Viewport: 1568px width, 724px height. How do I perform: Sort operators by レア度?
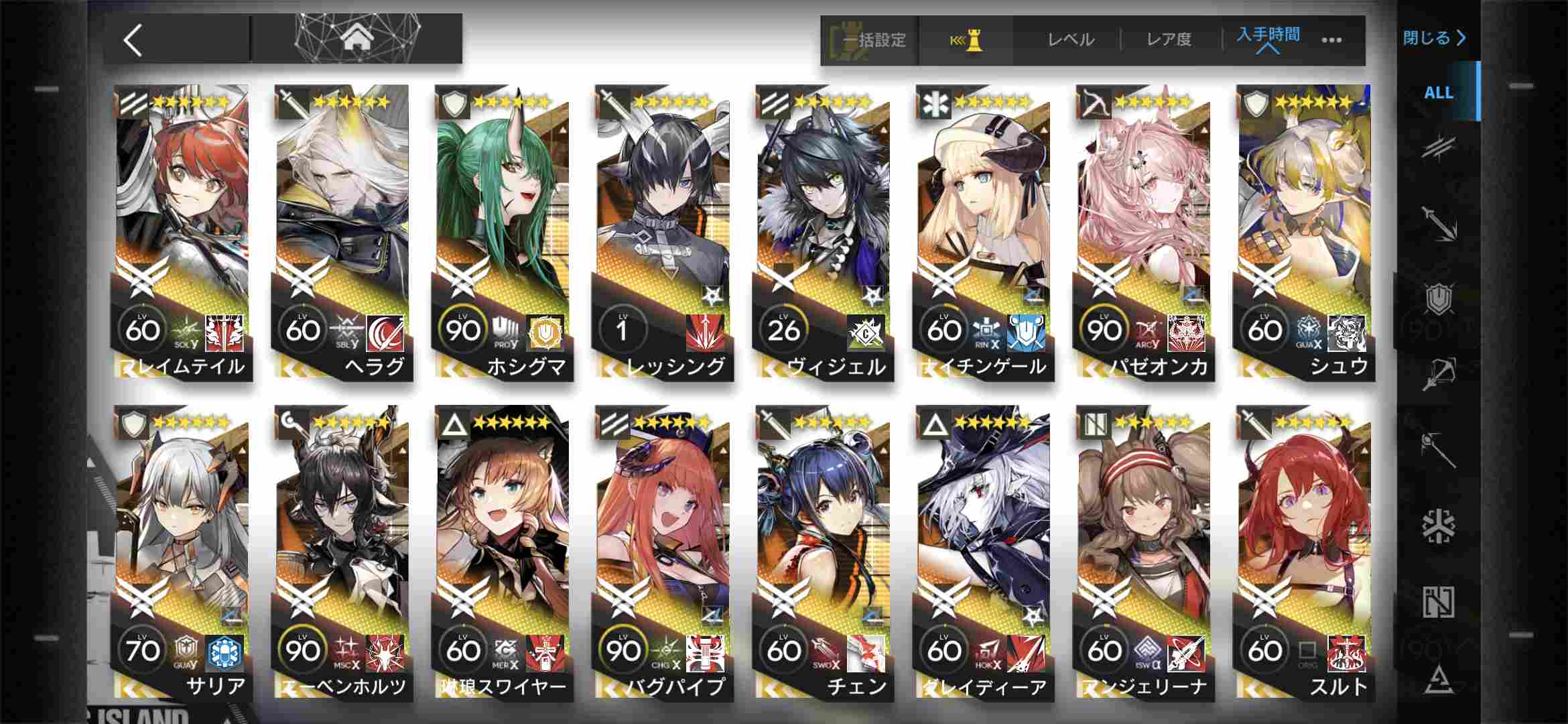point(1169,40)
